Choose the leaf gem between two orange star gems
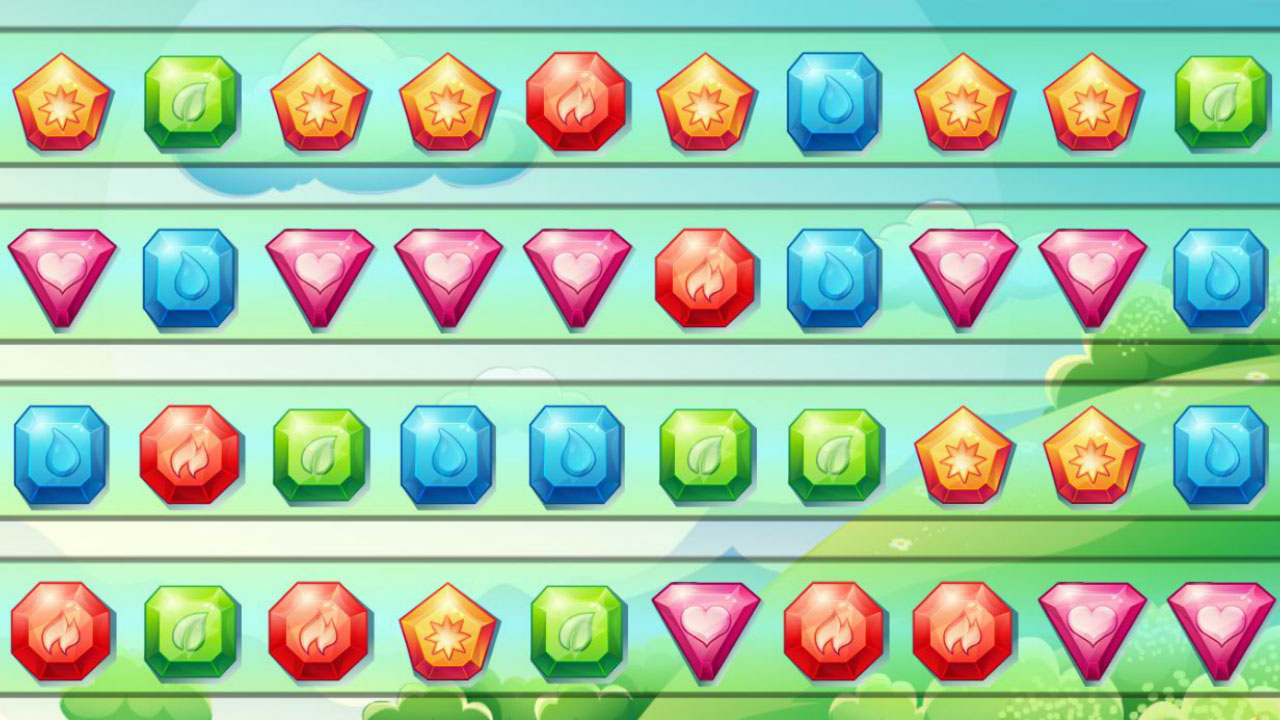The width and height of the screenshot is (1280, 720). (191, 102)
